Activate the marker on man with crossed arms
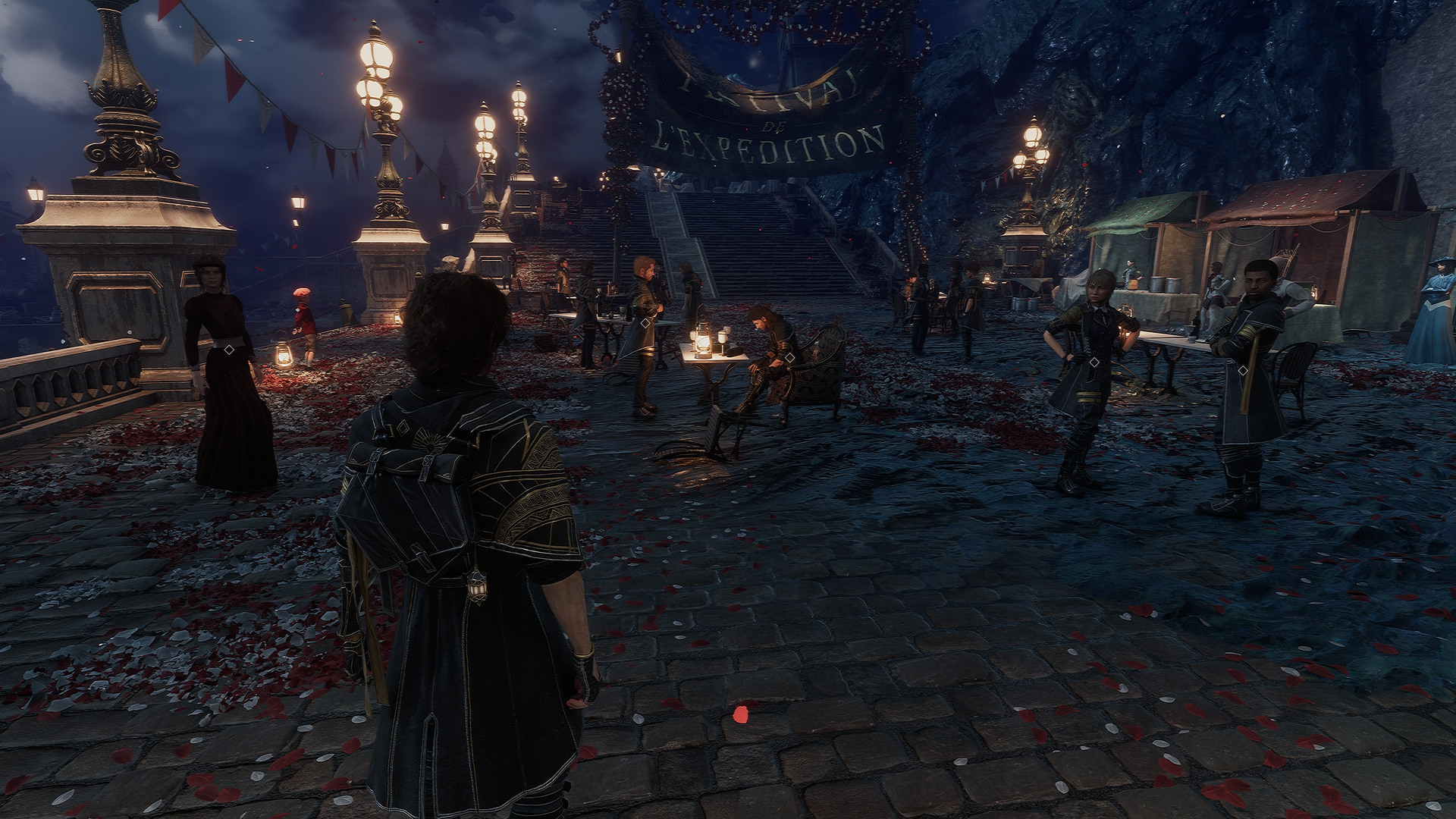 pyautogui.click(x=1242, y=371)
